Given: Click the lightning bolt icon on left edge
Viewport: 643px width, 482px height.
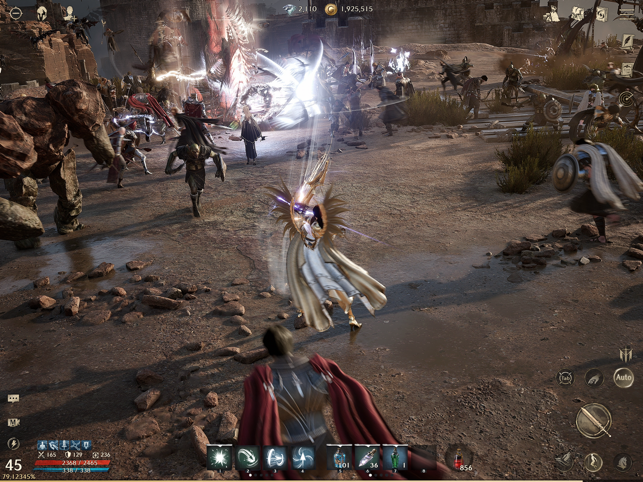Looking at the screenshot, I should tap(13, 443).
